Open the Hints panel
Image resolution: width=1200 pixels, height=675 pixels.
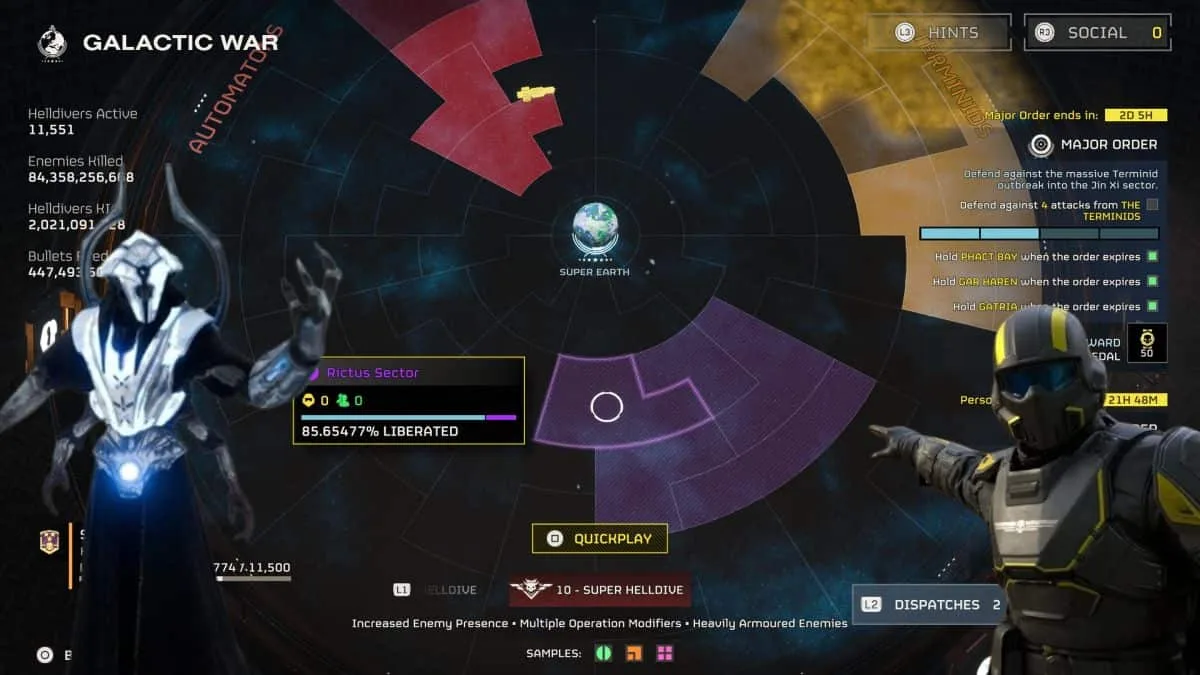(x=938, y=32)
